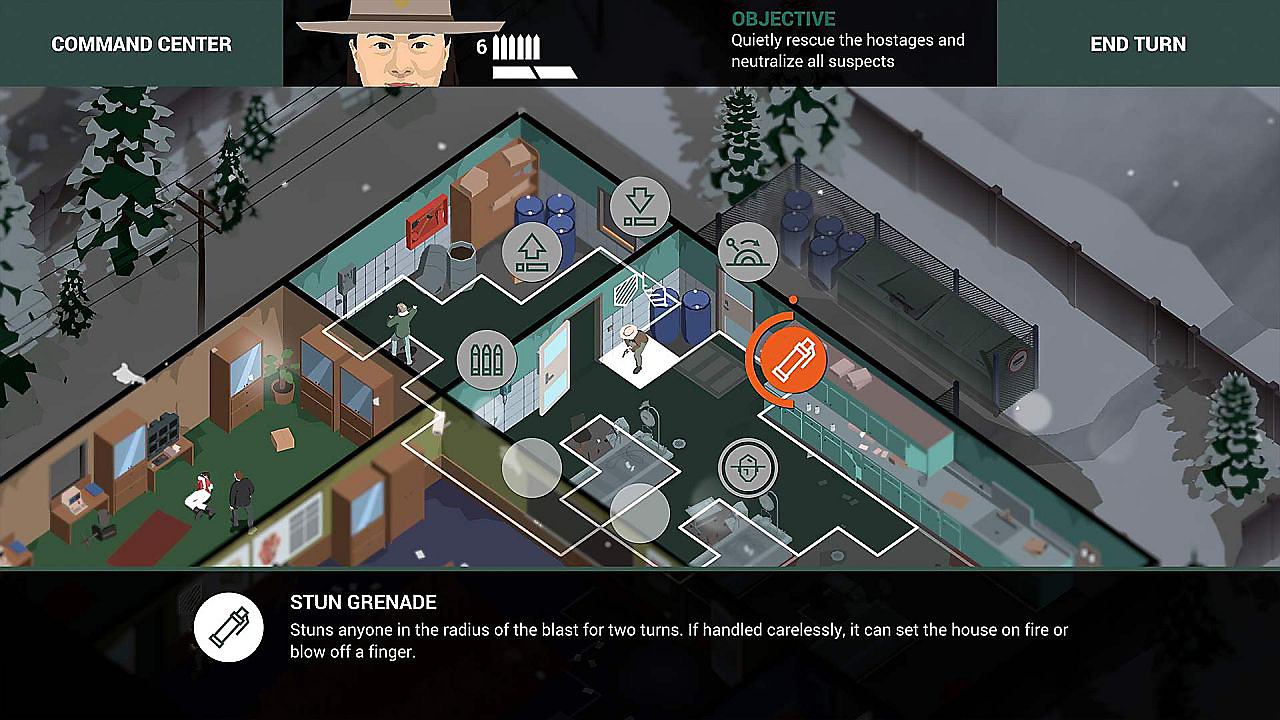Select the three-bullets ammo action
The height and width of the screenshot is (720, 1280).
pyautogui.click(x=487, y=361)
